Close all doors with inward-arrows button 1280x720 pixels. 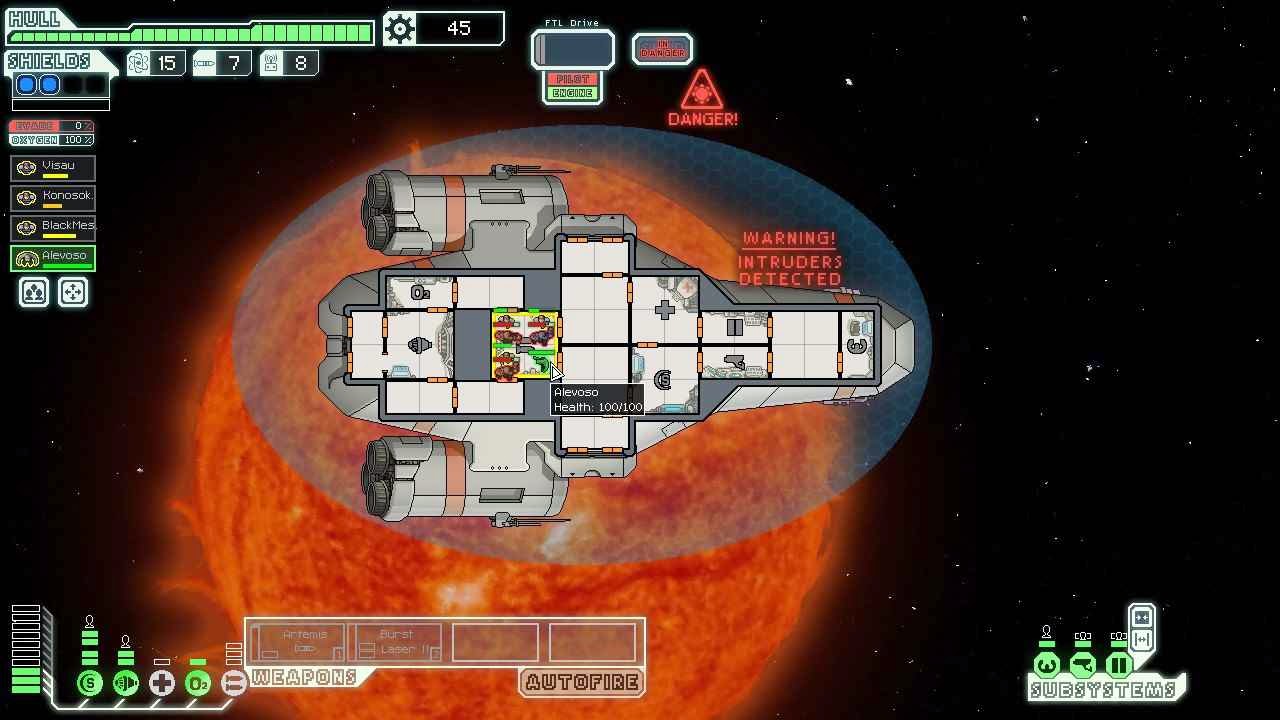[1142, 617]
